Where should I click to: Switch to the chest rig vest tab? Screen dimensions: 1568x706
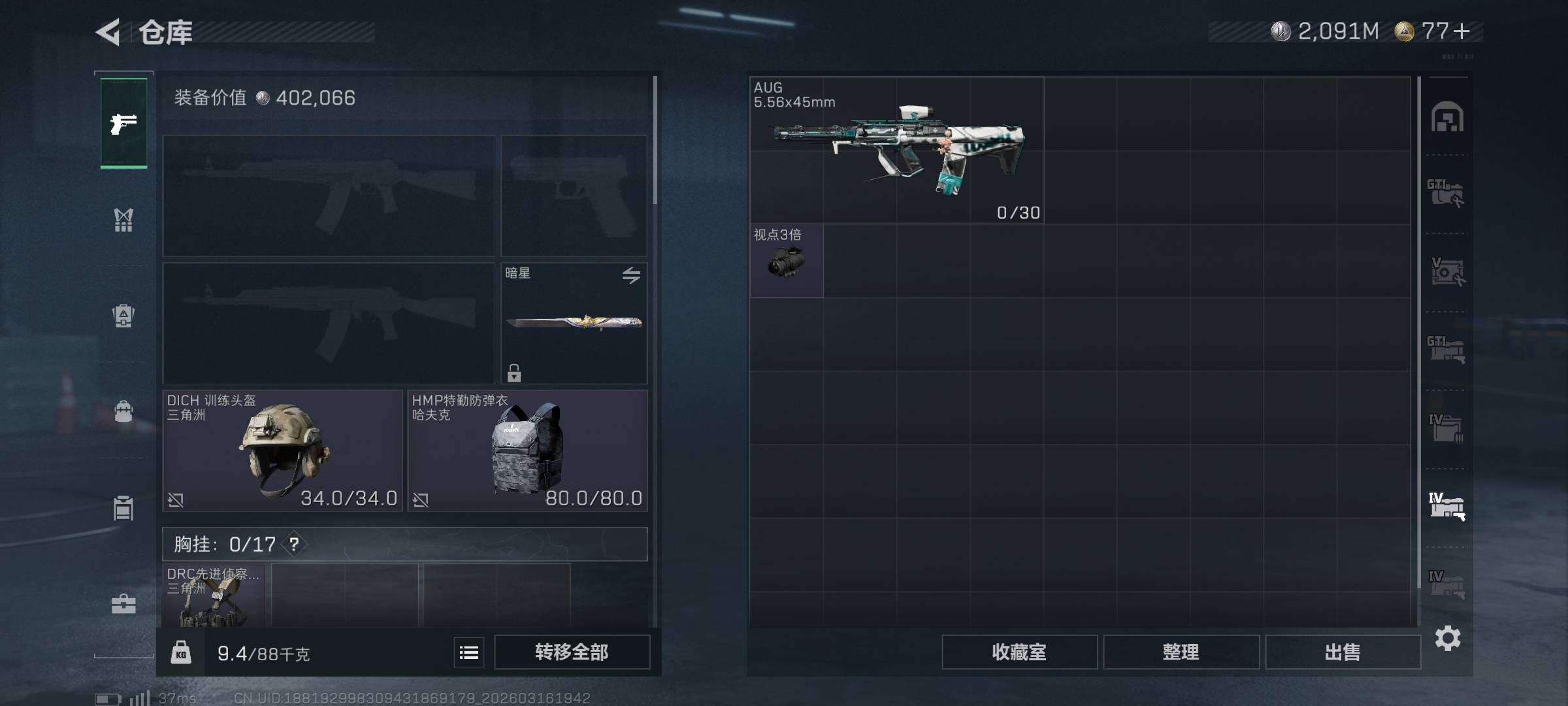tap(123, 220)
